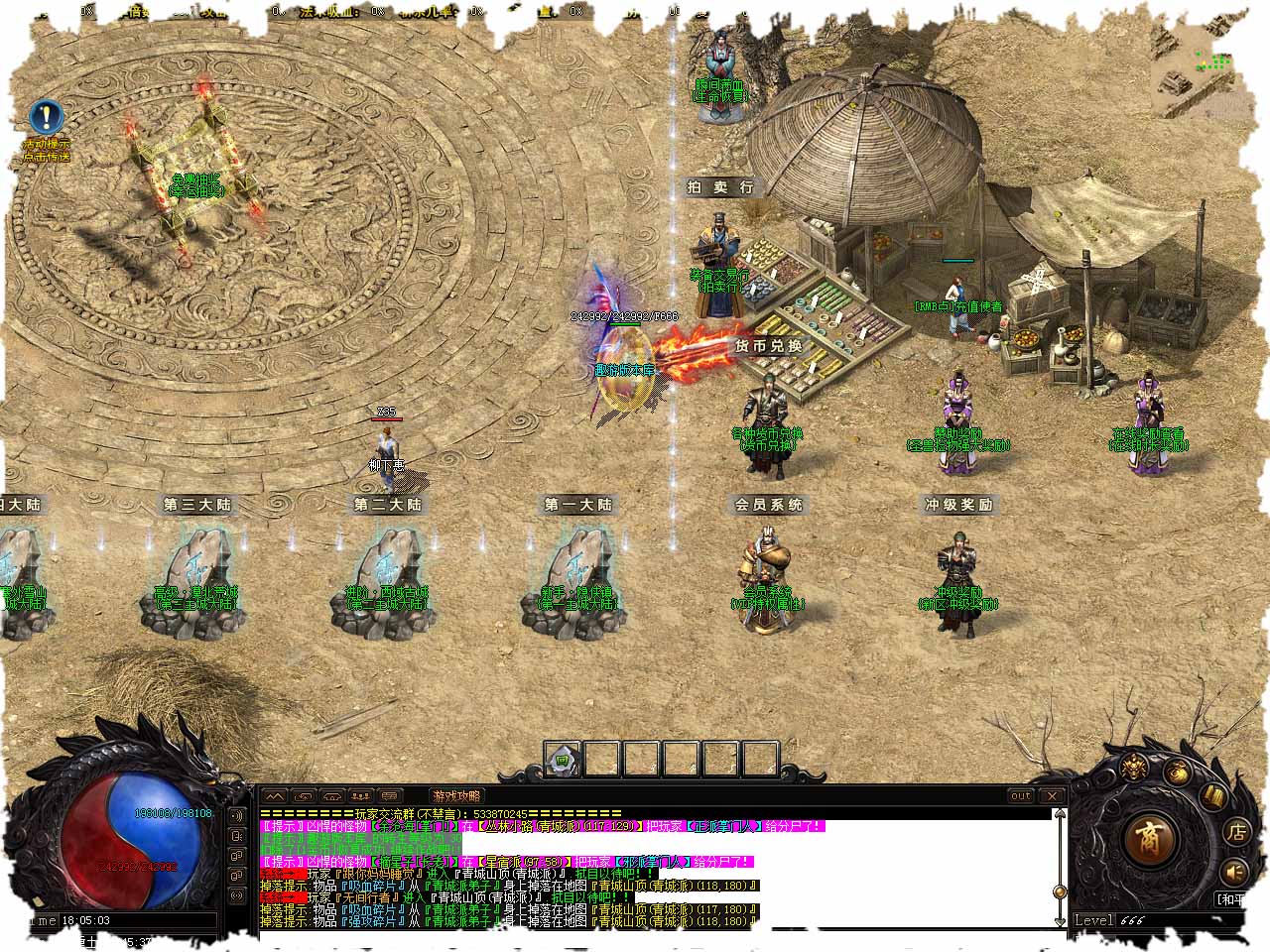Open the minimap in the corner
The image size is (1270, 952).
pyautogui.click(x=1197, y=71)
